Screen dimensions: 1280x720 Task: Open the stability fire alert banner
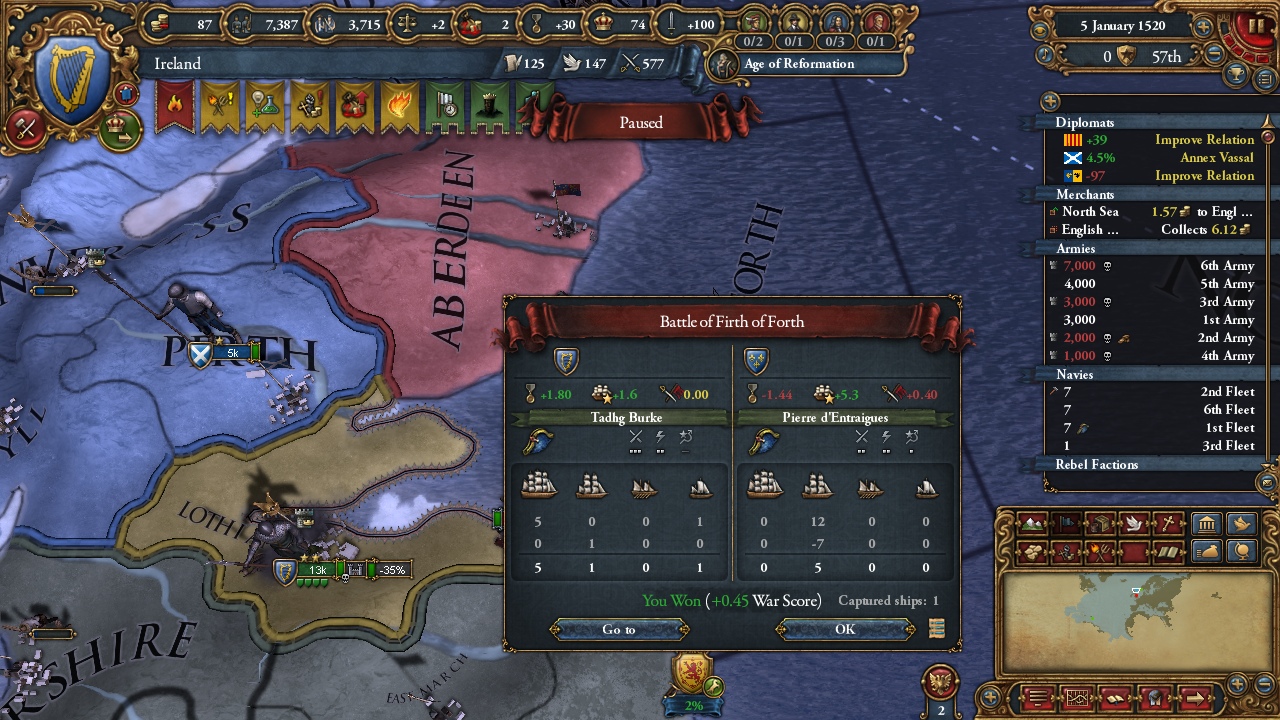175,104
